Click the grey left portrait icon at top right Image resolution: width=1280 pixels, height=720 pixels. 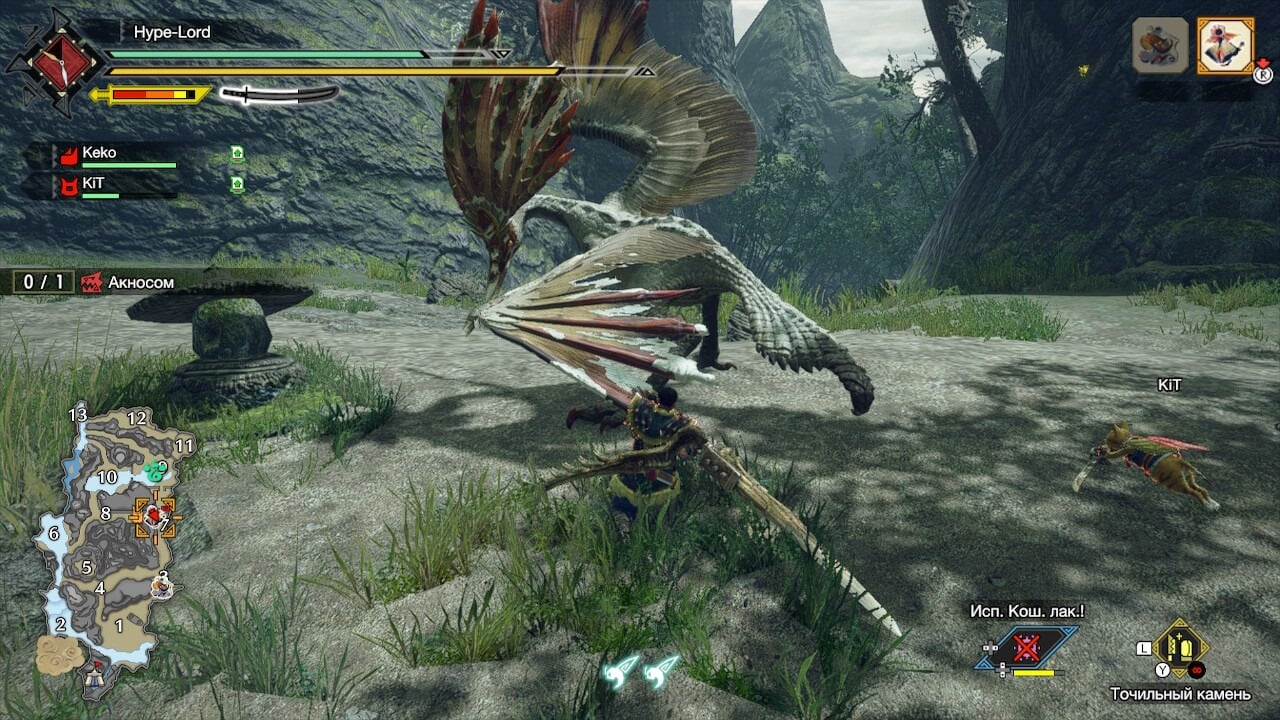pos(1160,45)
